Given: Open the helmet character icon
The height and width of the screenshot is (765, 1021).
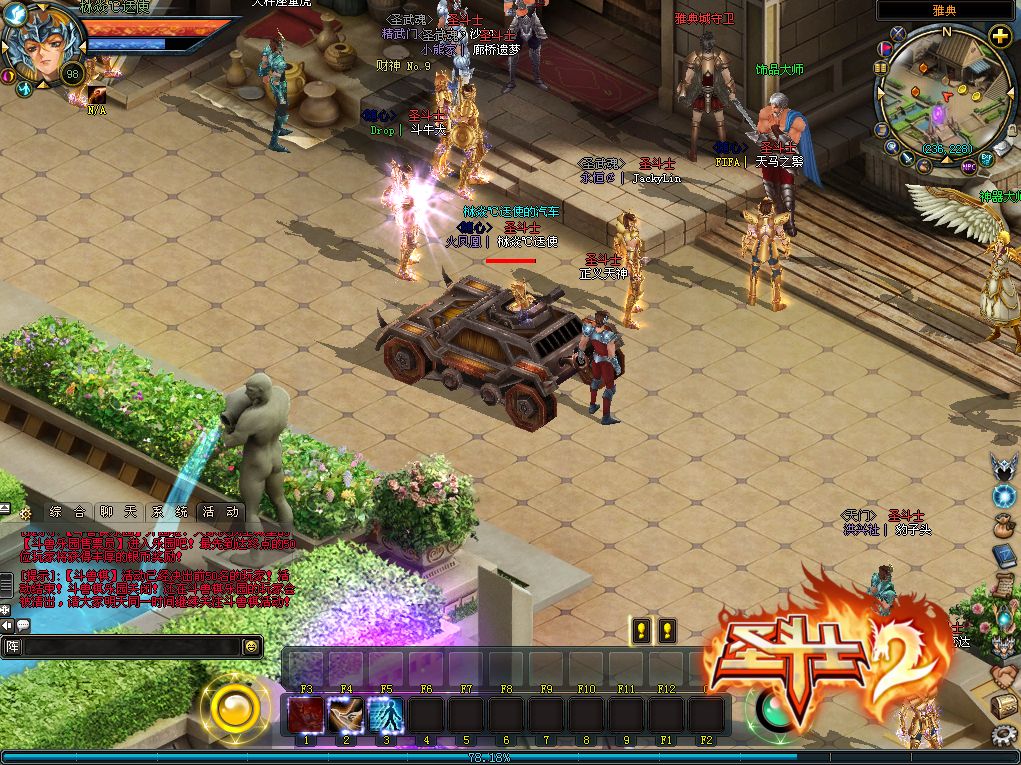Looking at the screenshot, I should (1004, 465).
